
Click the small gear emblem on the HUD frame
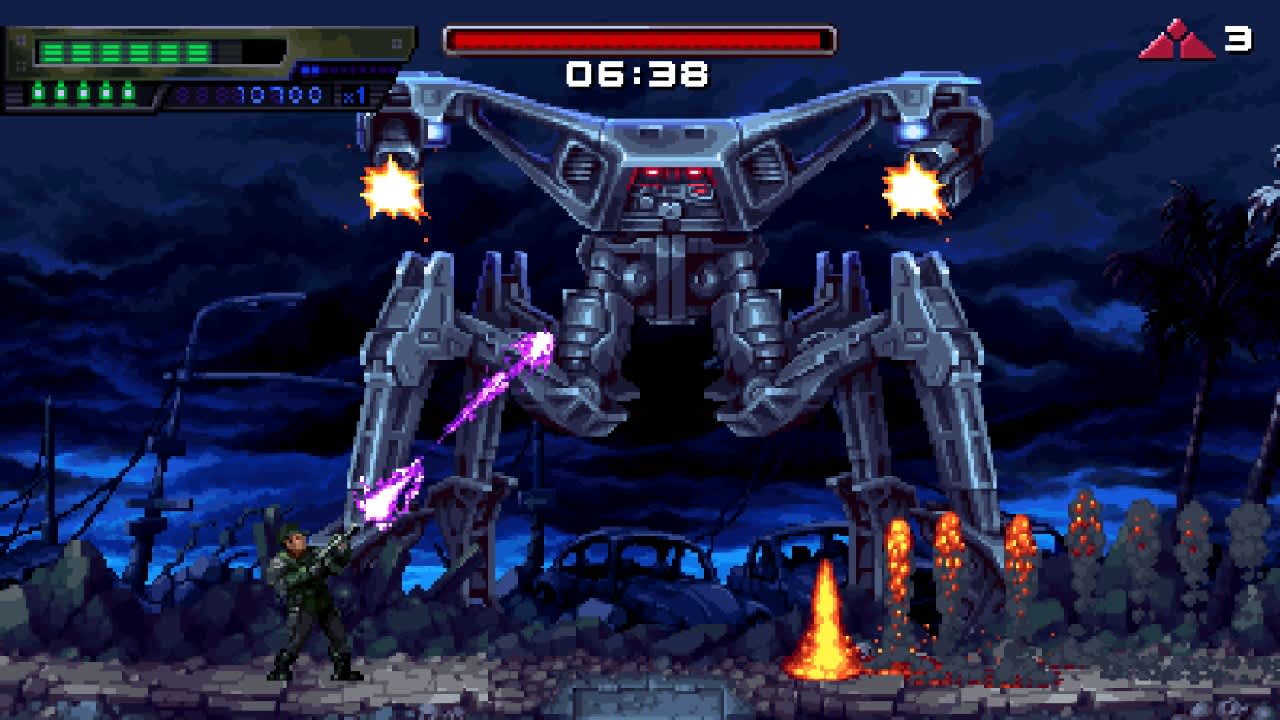[21, 40]
